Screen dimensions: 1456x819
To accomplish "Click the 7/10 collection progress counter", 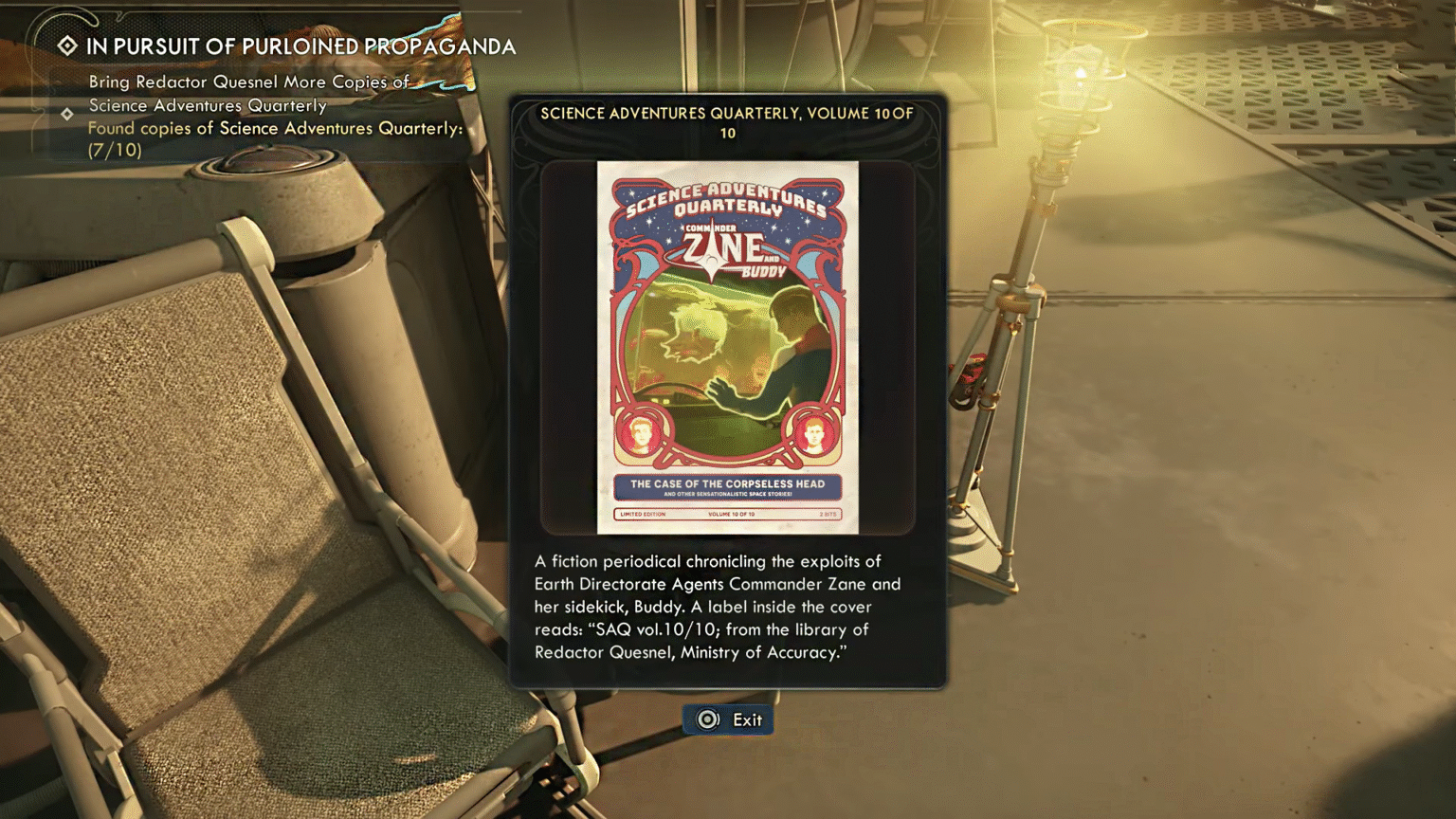I will [115, 149].
